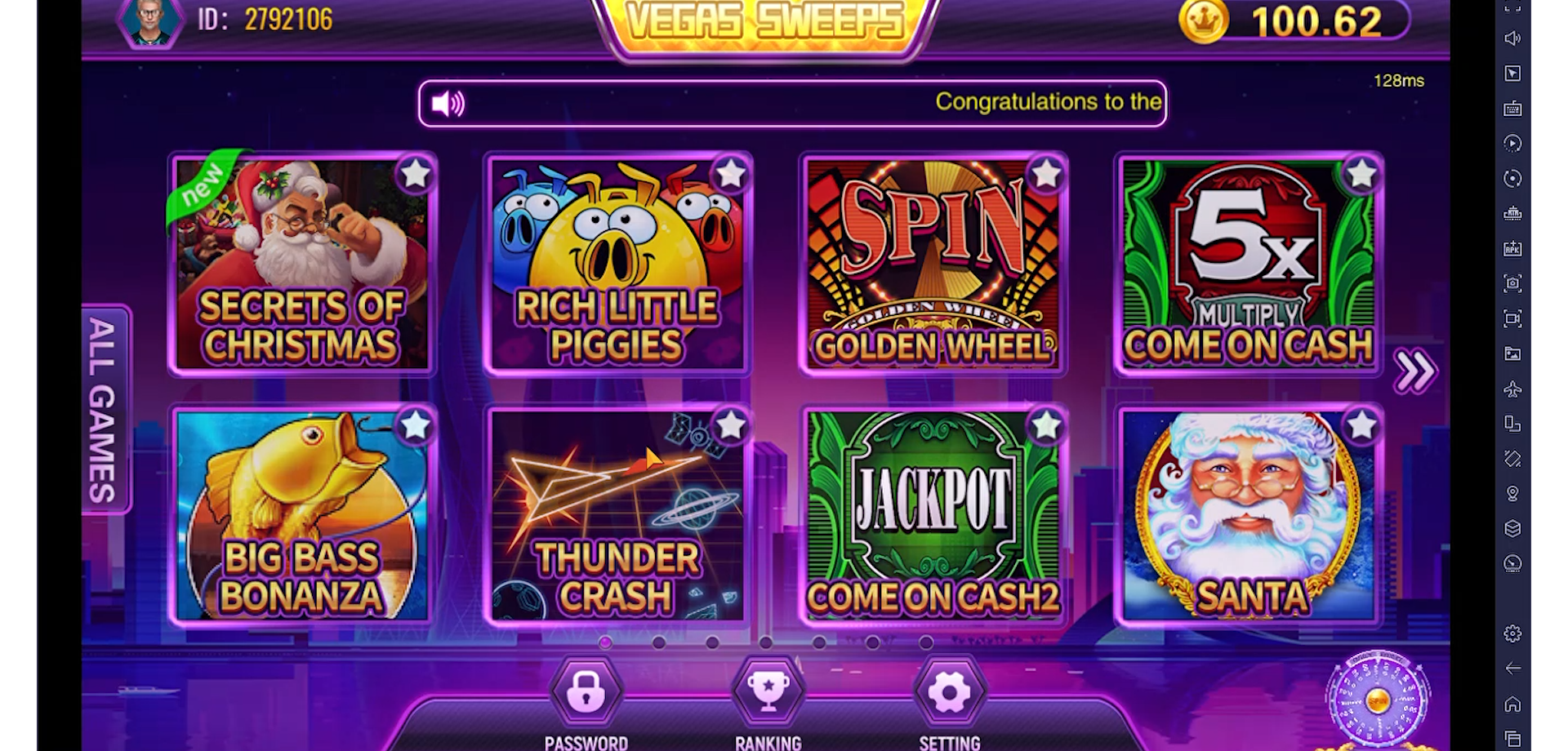Click the emulator volume speaker icon
This screenshot has width=1568, height=751.
click(1512, 38)
